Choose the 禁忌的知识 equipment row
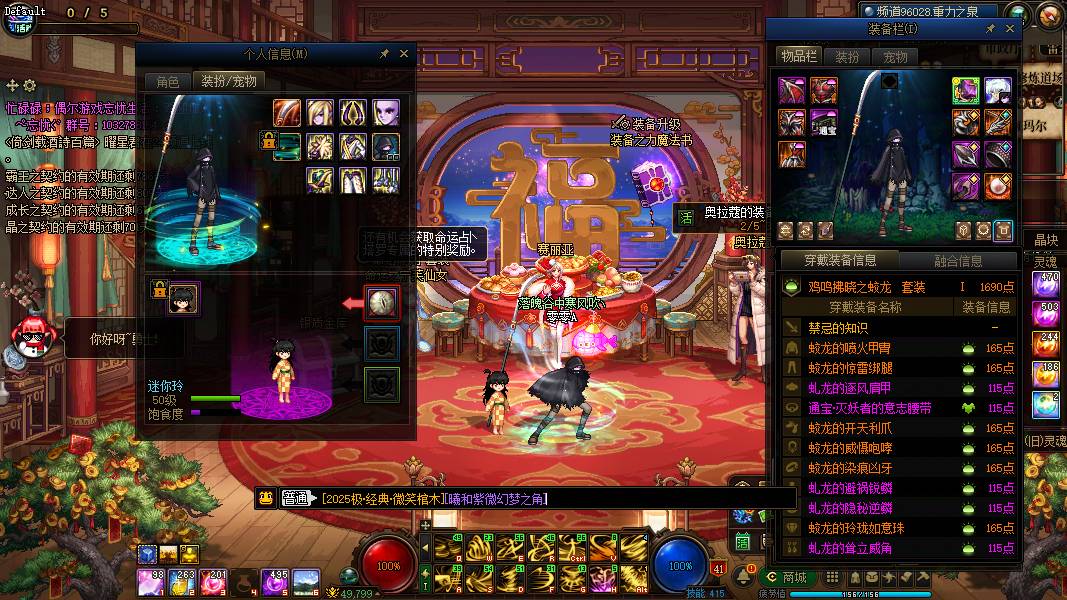Image resolution: width=1067 pixels, height=600 pixels. pyautogui.click(x=840, y=328)
